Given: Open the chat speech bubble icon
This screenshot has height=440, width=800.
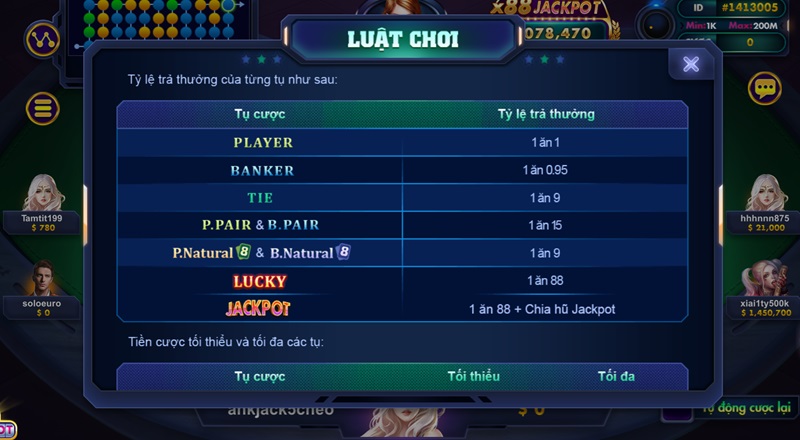Looking at the screenshot, I should click(765, 89).
